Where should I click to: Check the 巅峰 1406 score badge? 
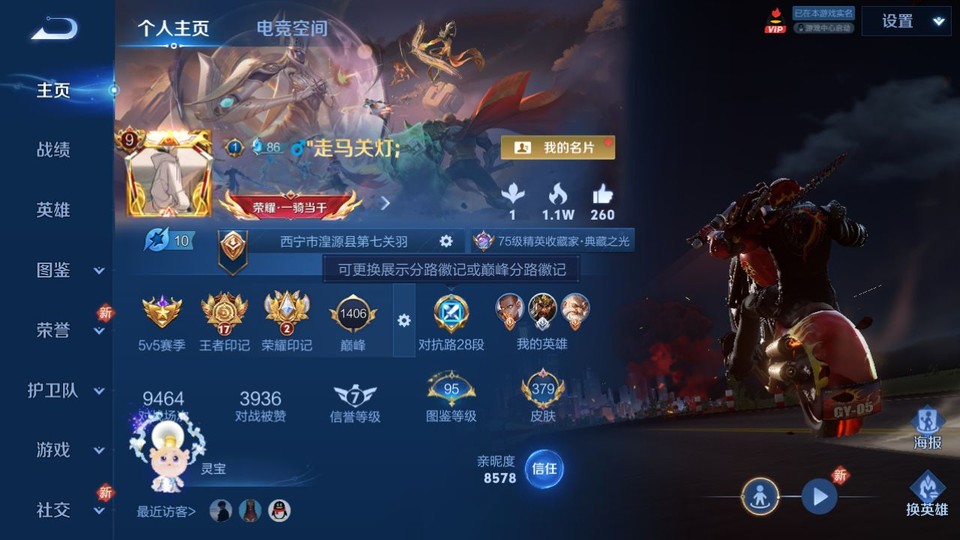click(x=353, y=314)
